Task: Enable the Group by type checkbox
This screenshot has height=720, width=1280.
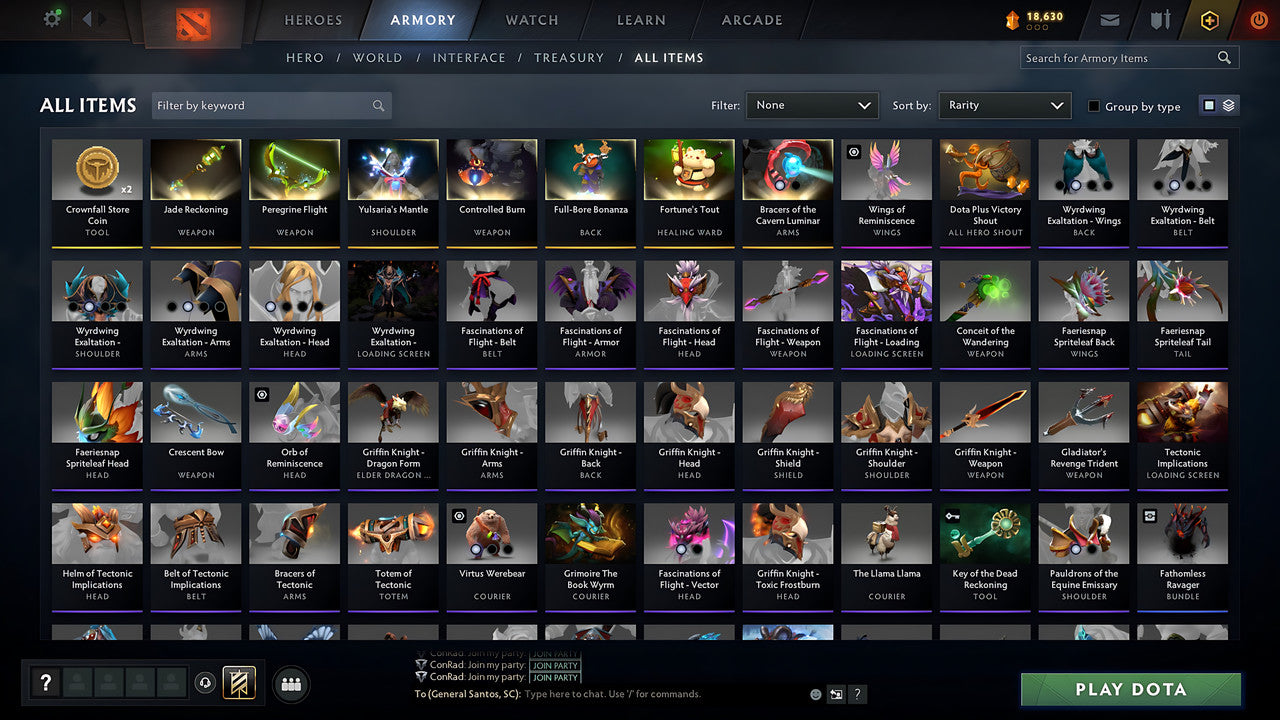Action: pyautogui.click(x=1094, y=106)
